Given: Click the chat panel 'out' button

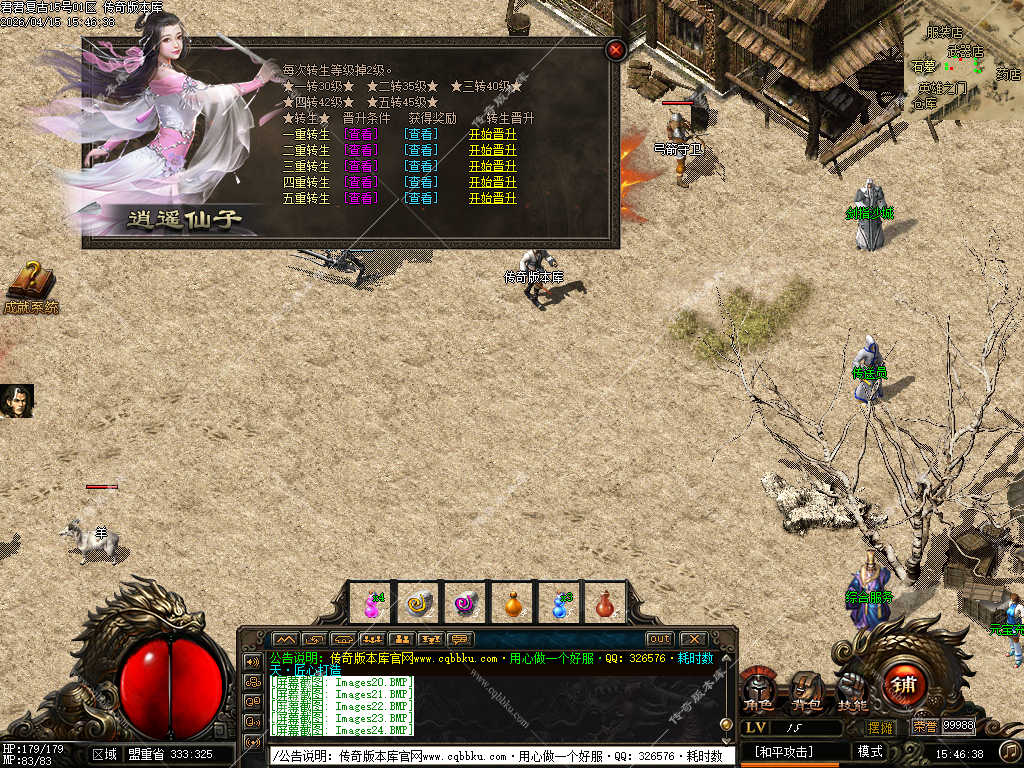Looking at the screenshot, I should point(659,639).
